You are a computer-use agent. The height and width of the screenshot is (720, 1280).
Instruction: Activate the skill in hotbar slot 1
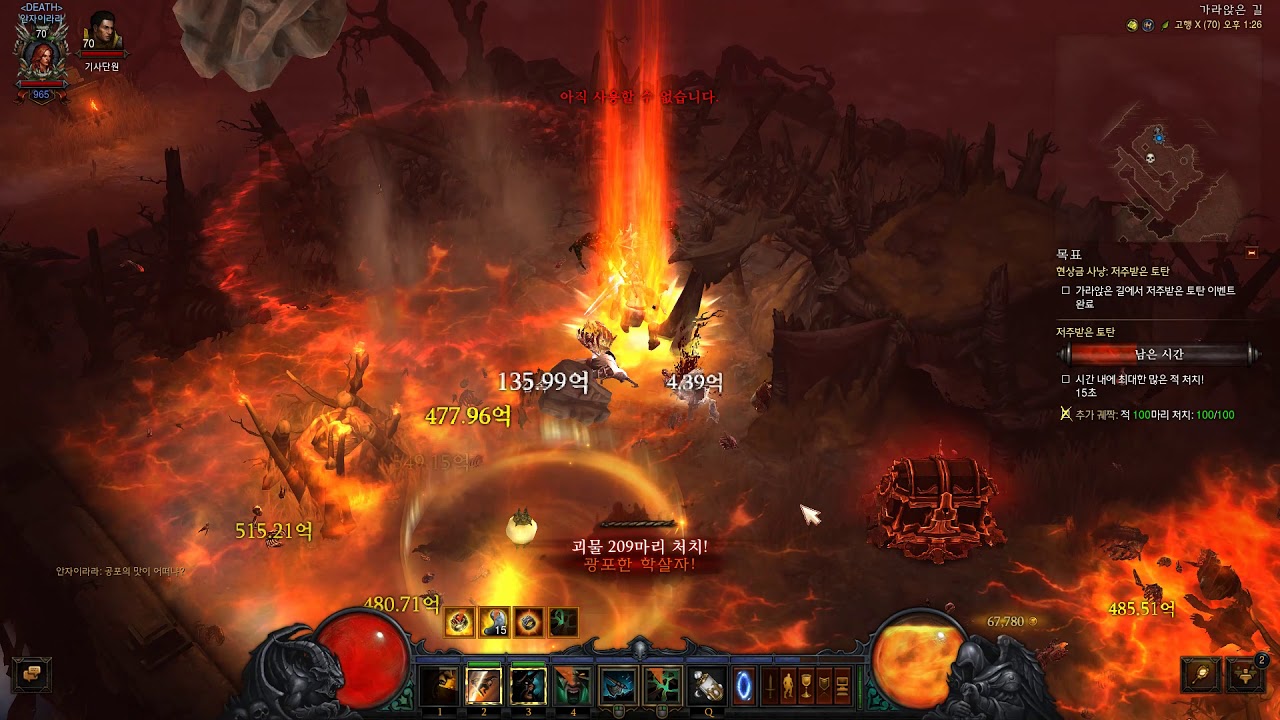pyautogui.click(x=440, y=686)
